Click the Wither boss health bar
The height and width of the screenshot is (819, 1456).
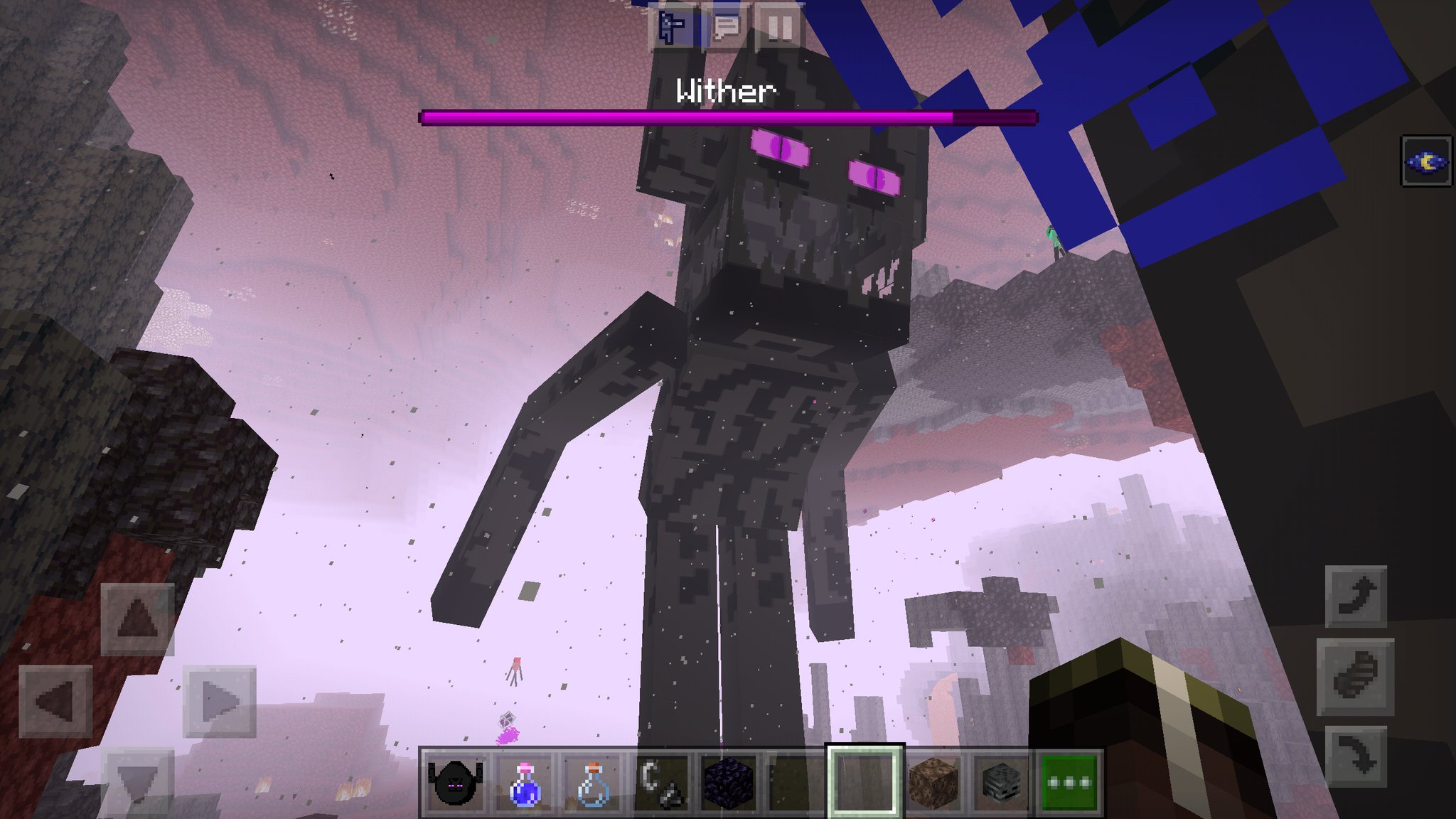pyautogui.click(x=725, y=115)
